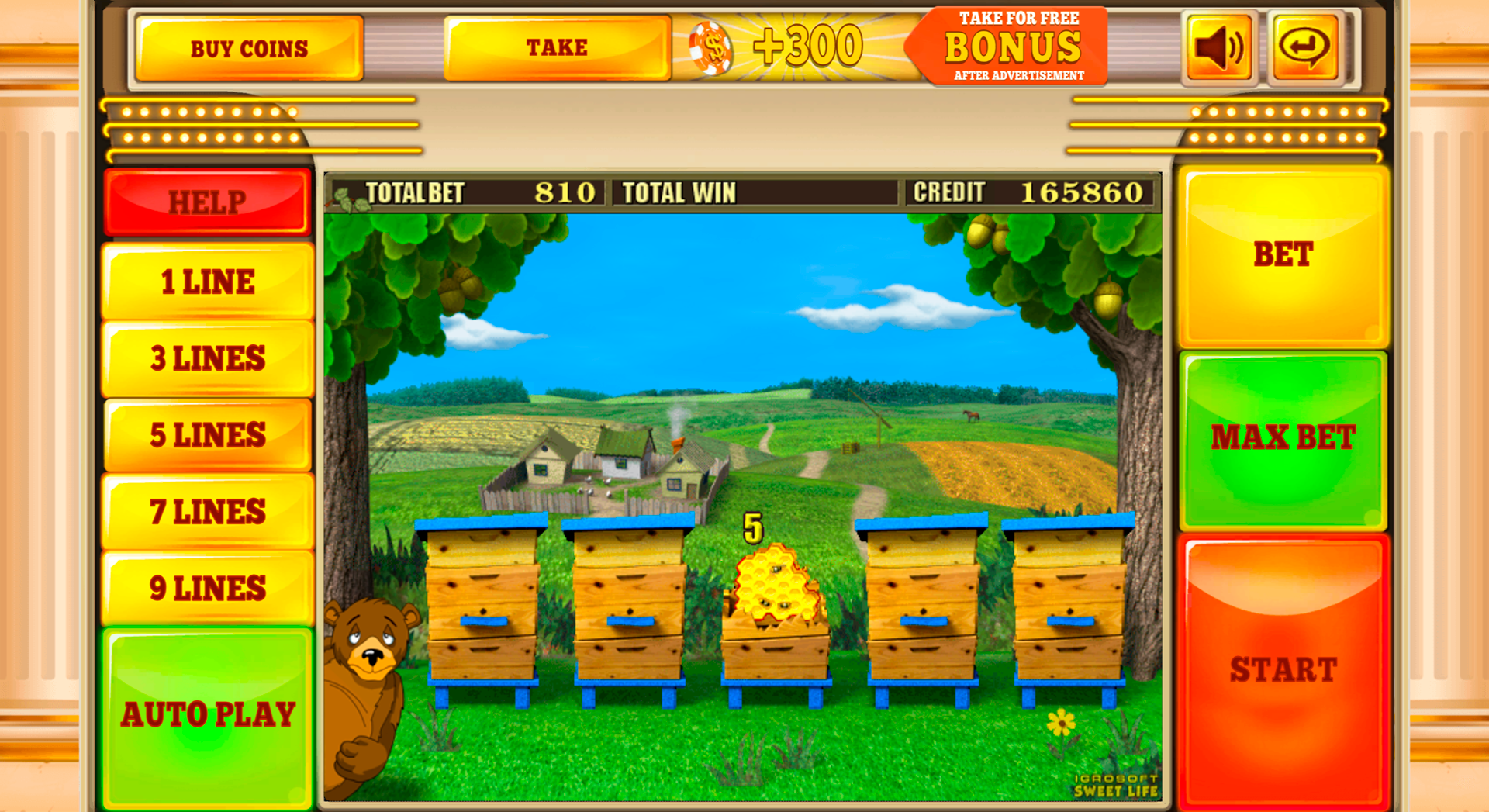Choose 5 lines to play

click(206, 434)
